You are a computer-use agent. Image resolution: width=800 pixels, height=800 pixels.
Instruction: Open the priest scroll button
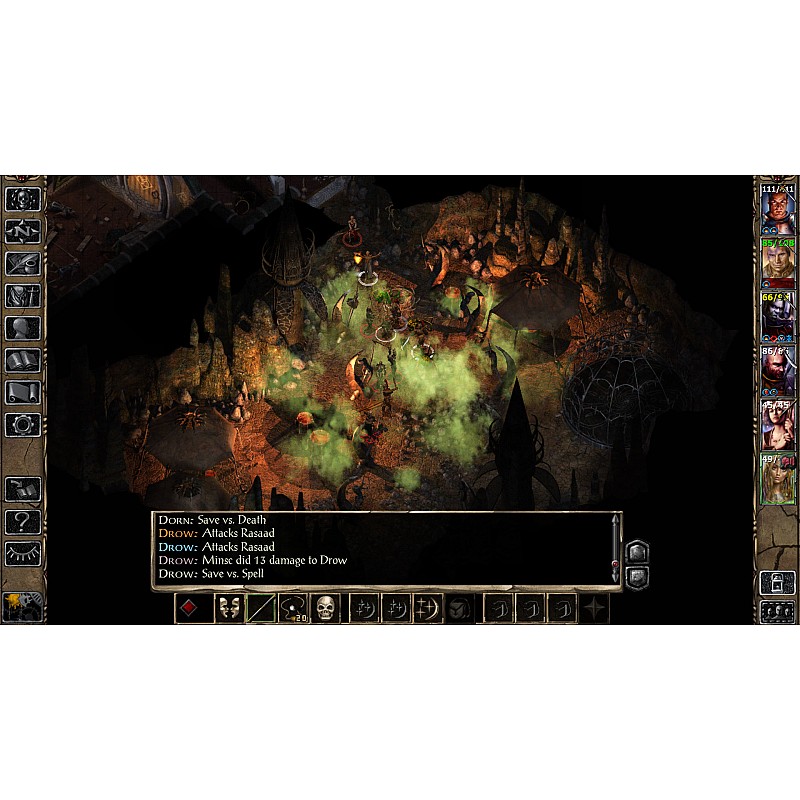[x=22, y=391]
